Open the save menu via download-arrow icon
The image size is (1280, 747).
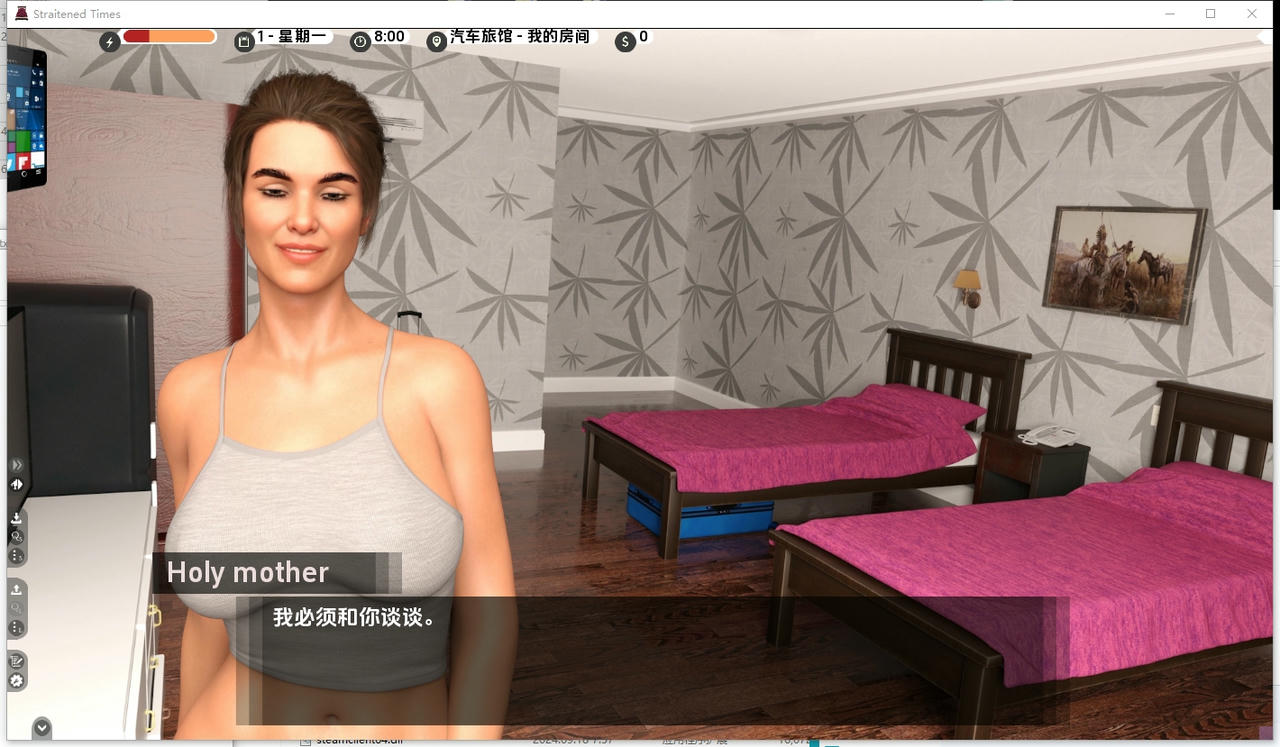(16, 518)
